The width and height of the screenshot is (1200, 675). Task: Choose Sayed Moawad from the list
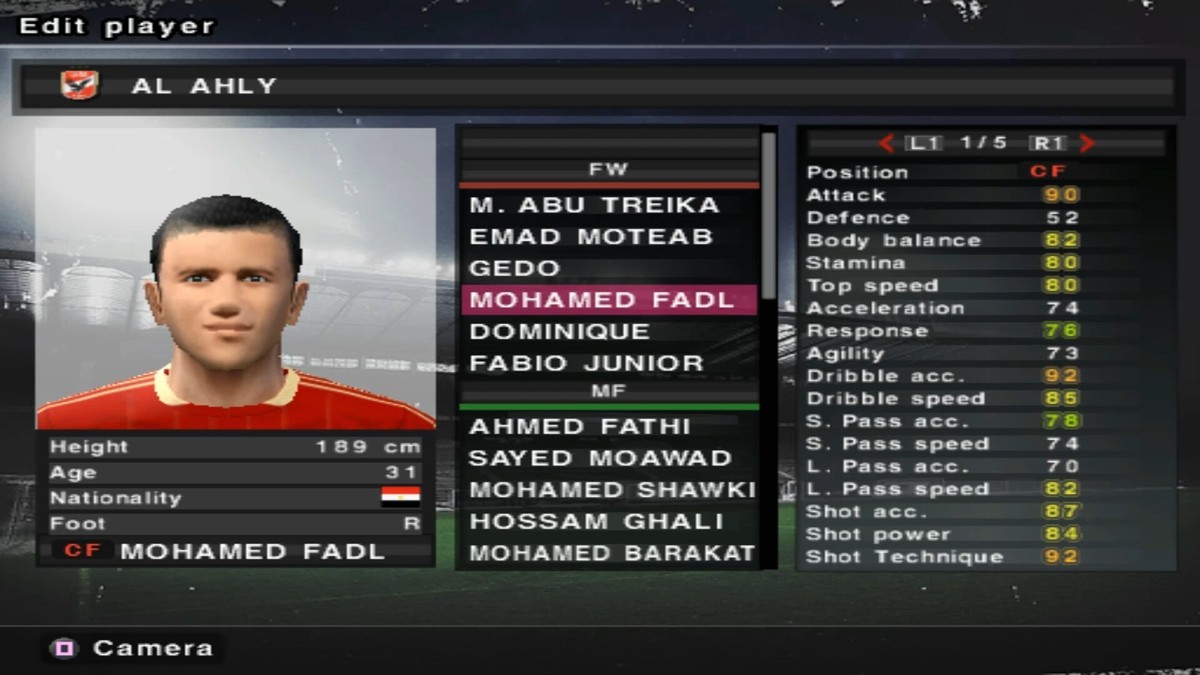(600, 459)
